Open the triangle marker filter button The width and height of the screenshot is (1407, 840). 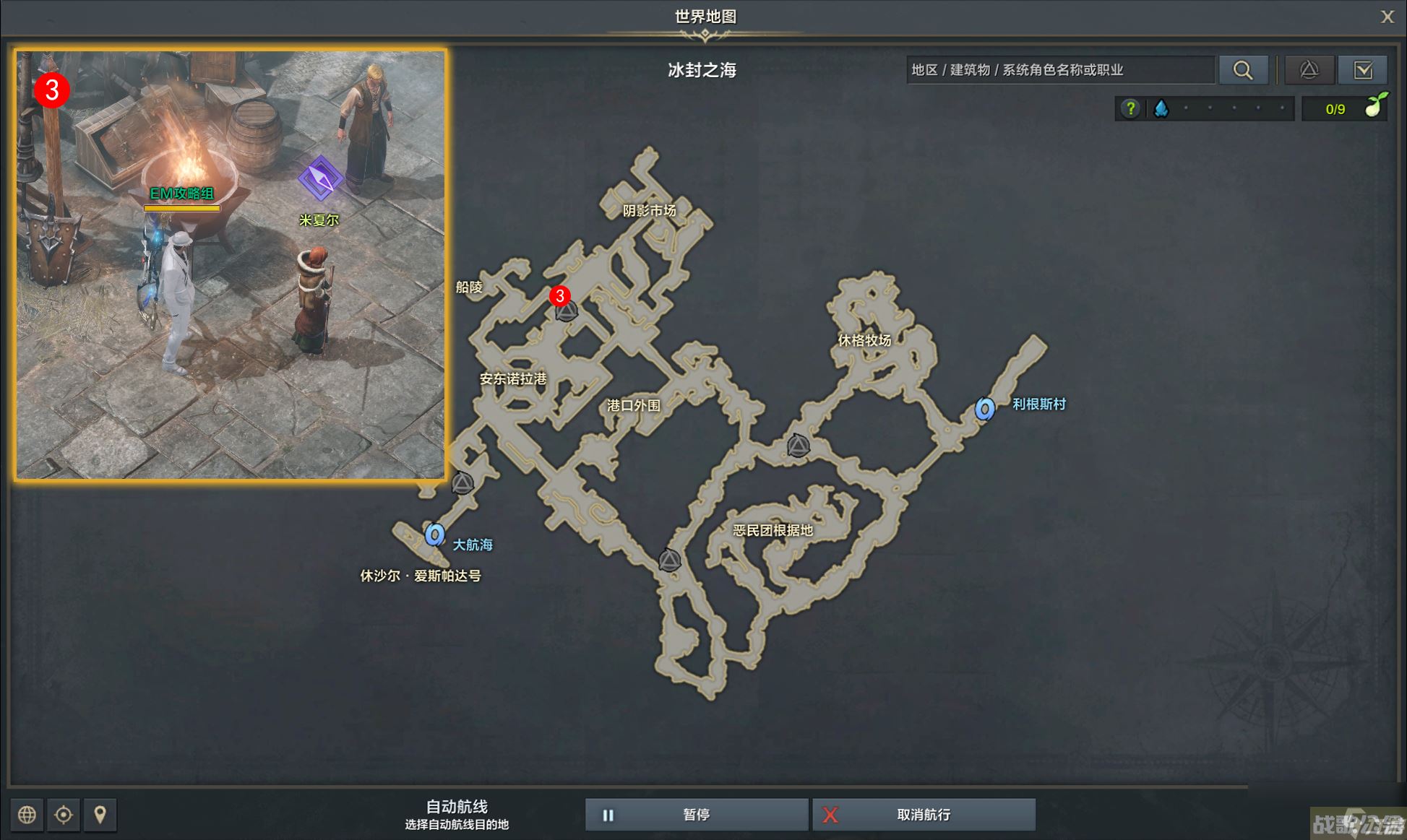click(x=1309, y=70)
